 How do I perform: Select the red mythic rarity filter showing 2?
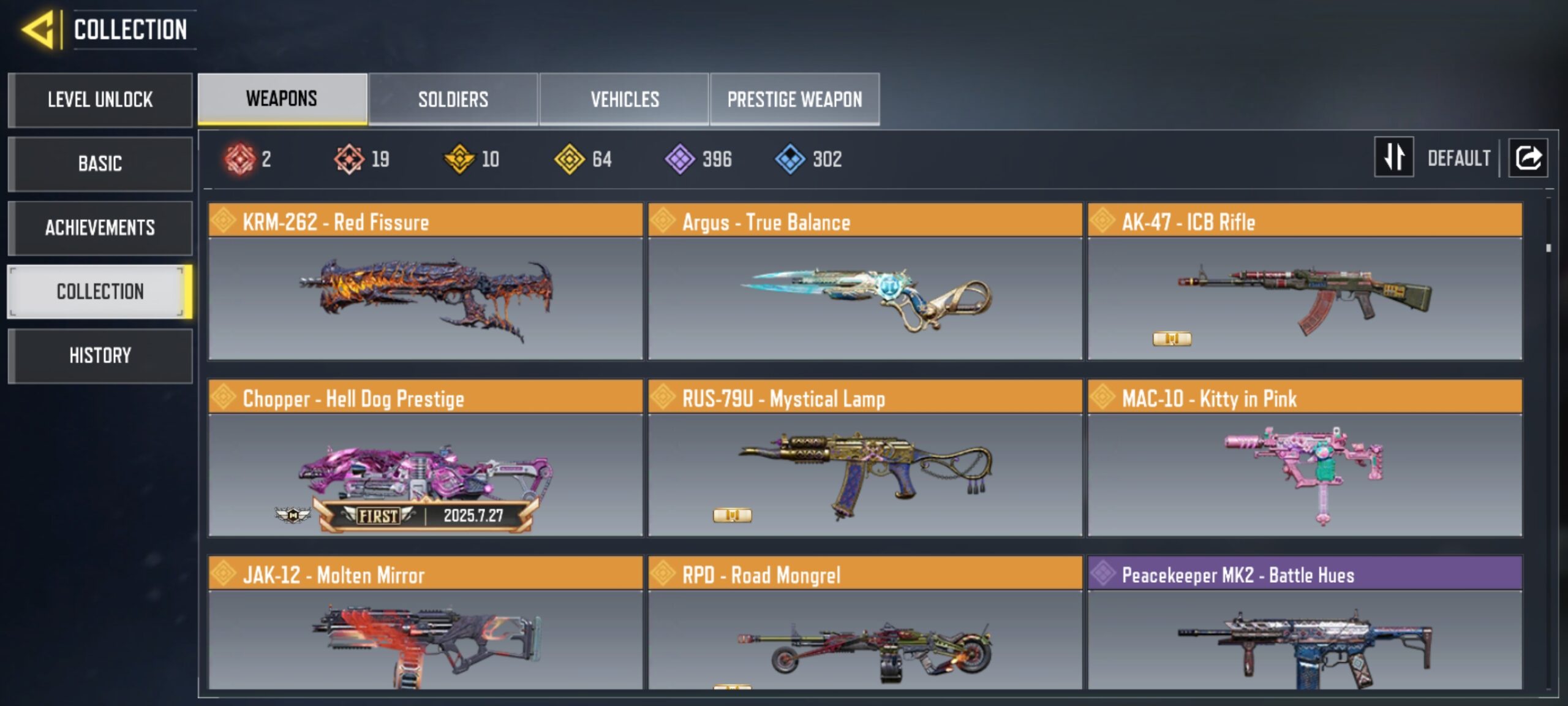[242, 159]
